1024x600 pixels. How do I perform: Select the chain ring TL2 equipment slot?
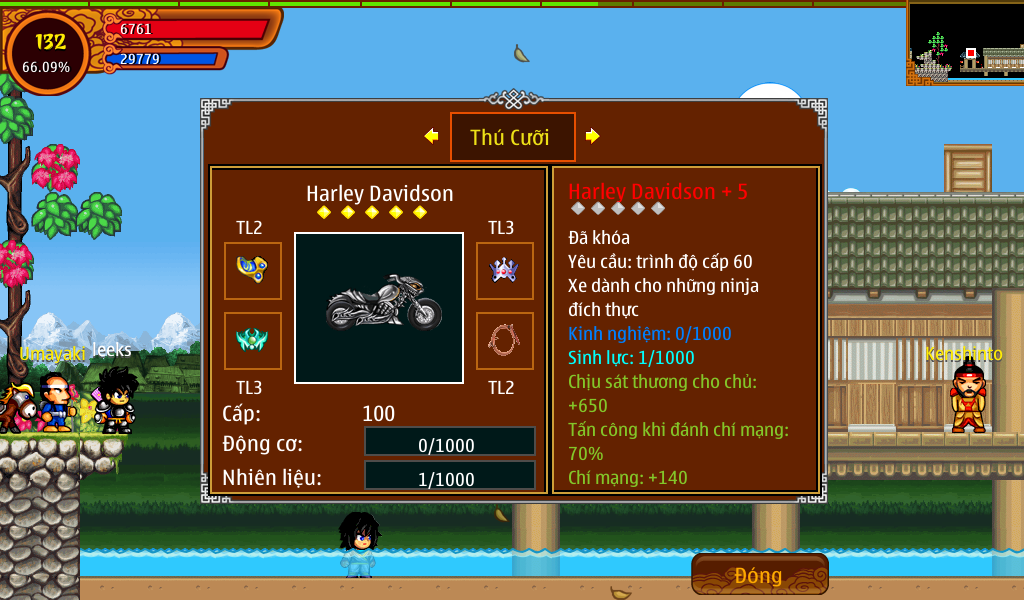pos(504,341)
